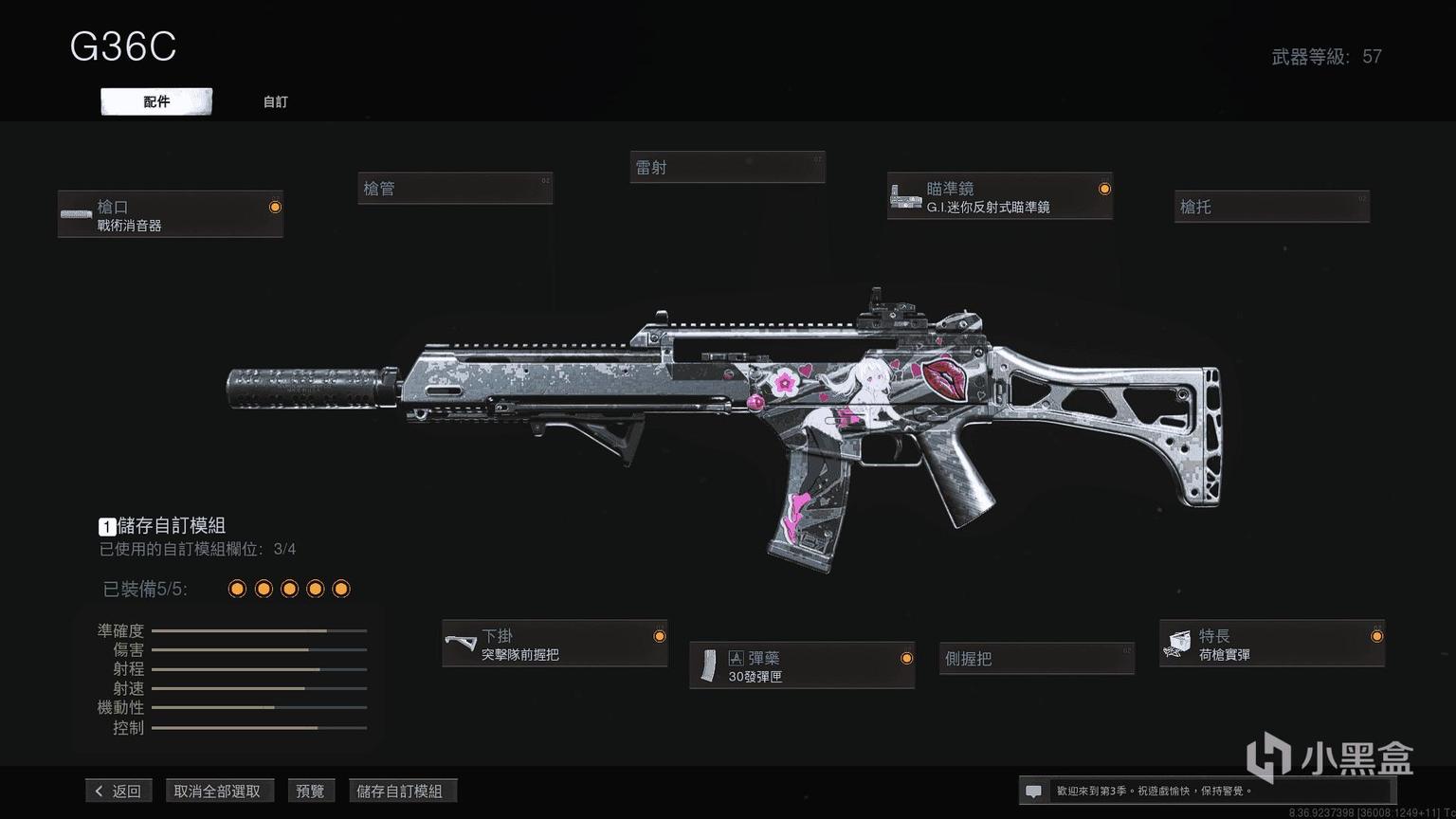Open the 彈藥 ammunition slot with 30發彈匣

(802, 666)
